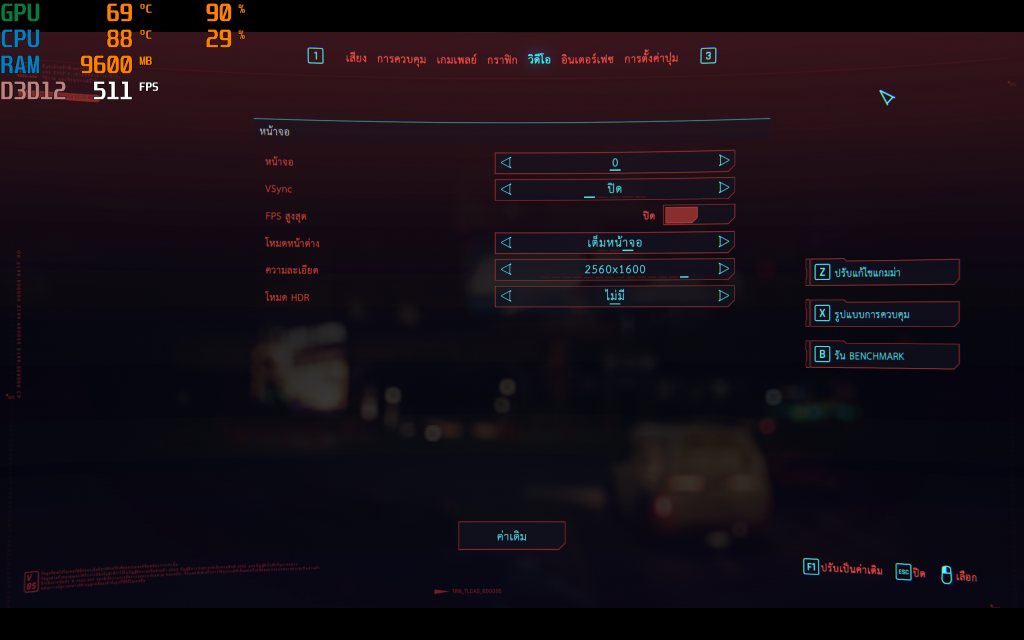Viewport: 1024px width, 640px height.
Task: Open the อินเตอร์เฟซ tab
Action: click(x=587, y=59)
